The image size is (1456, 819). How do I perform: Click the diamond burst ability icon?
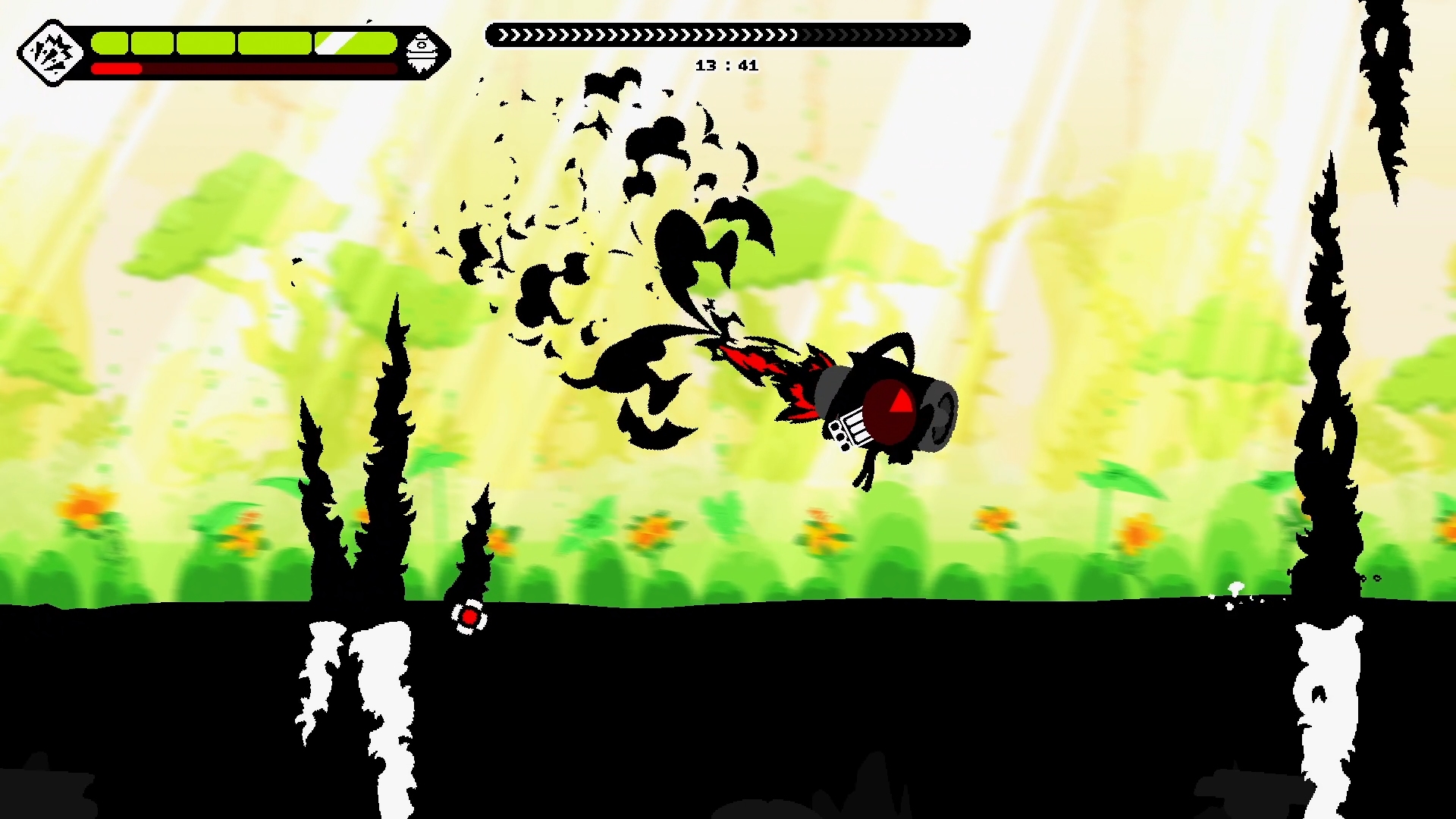(50, 53)
